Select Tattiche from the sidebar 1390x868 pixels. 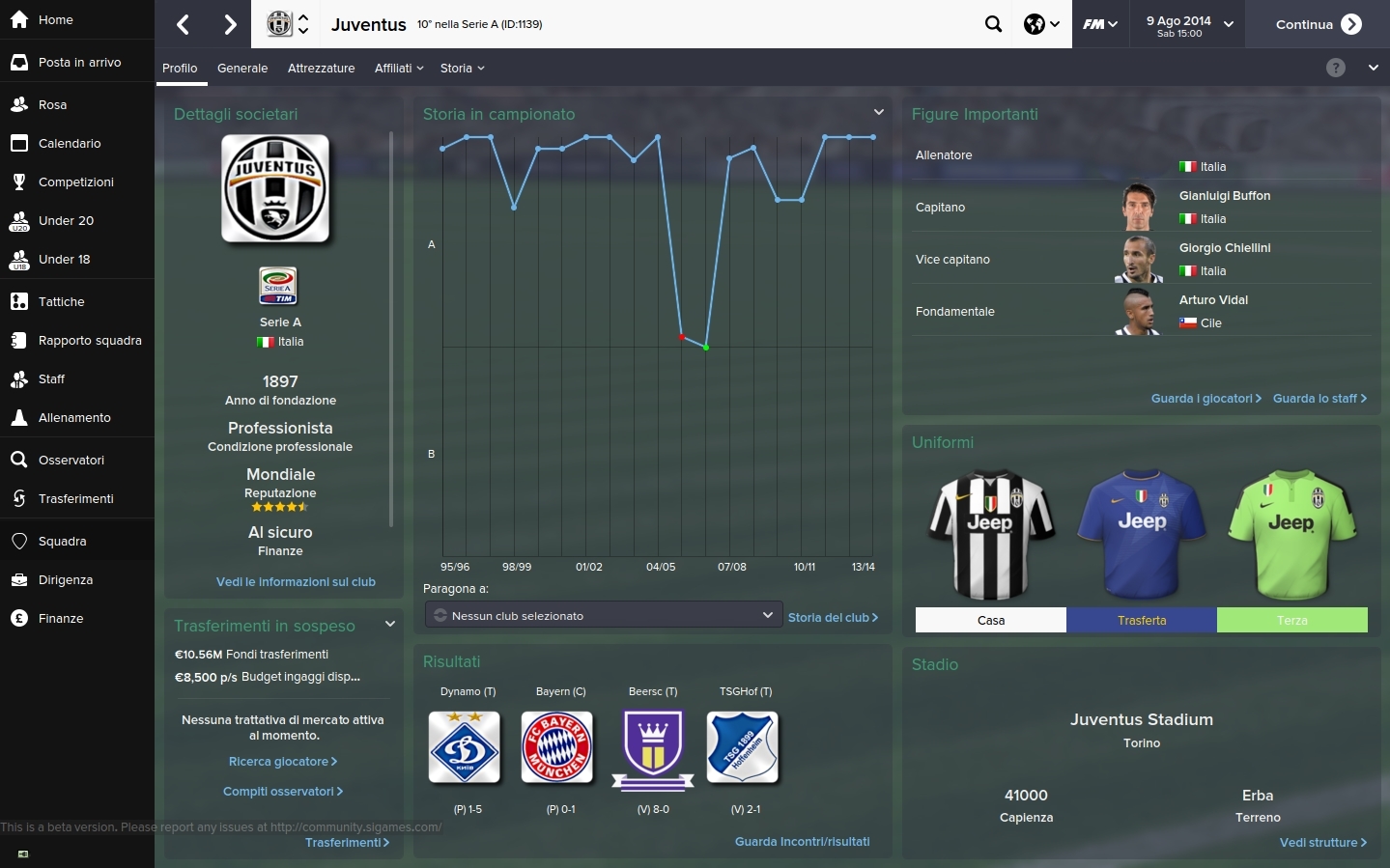(x=60, y=301)
